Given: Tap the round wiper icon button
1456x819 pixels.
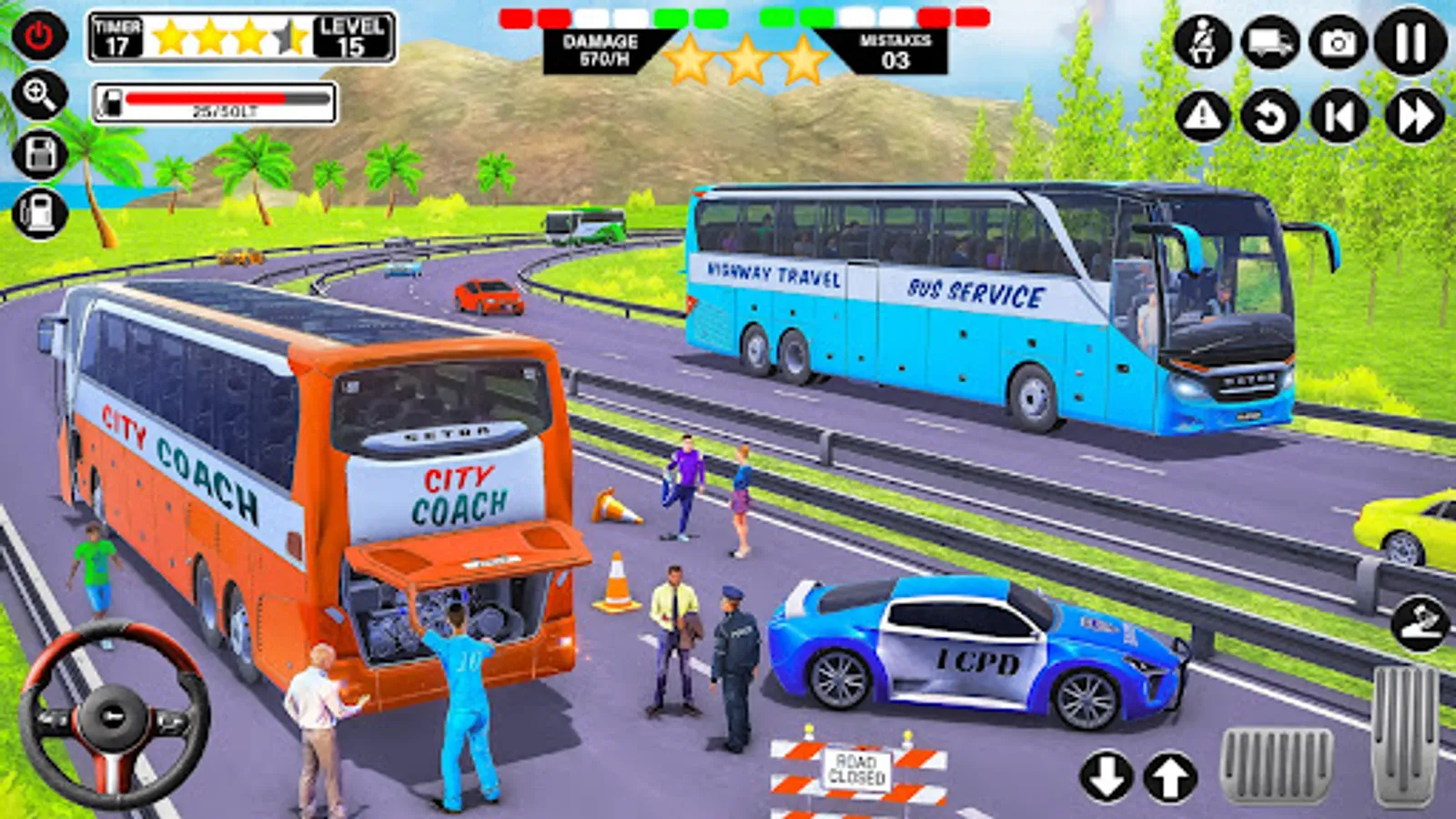Looking at the screenshot, I should 1421,623.
